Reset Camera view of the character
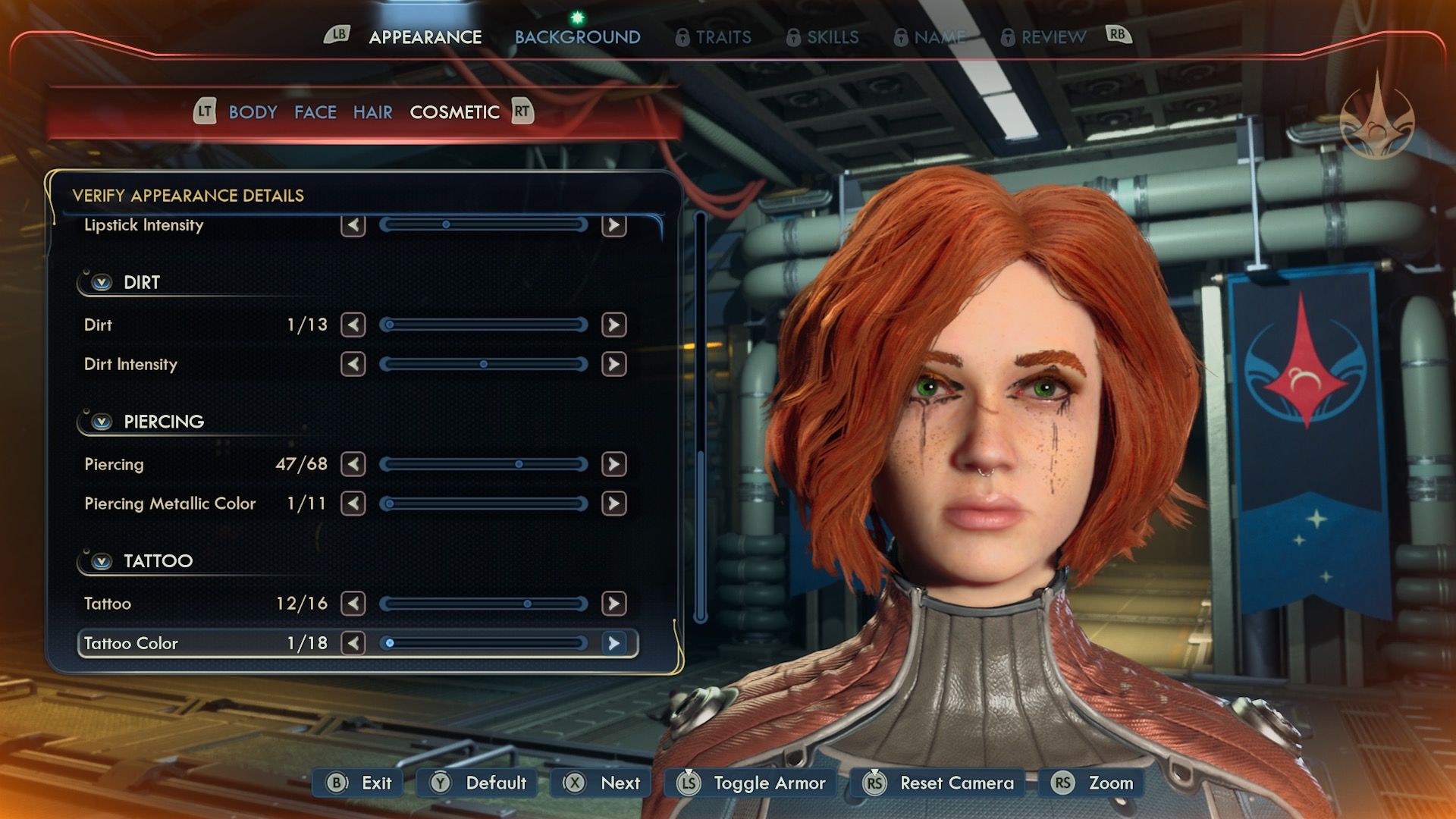This screenshot has height=819, width=1456. pos(941,783)
